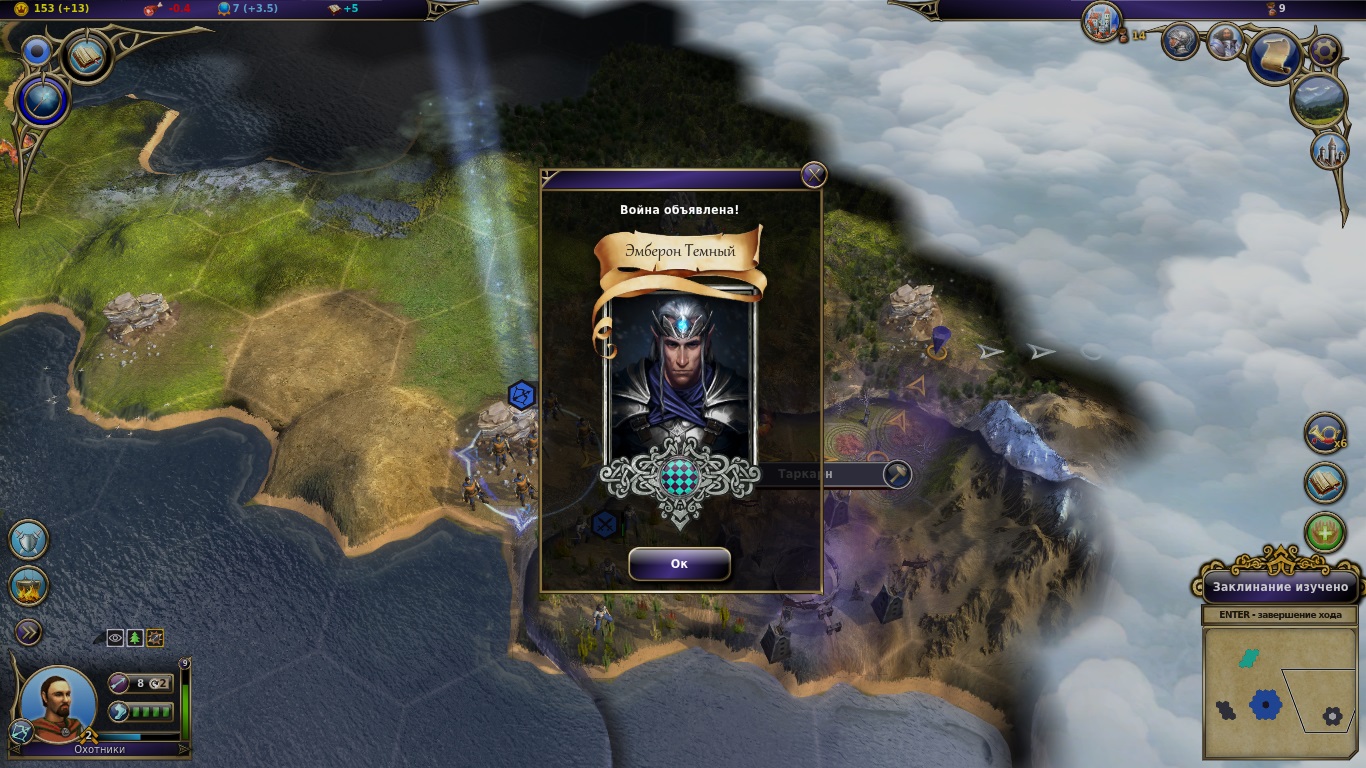Click the green plus button
This screenshot has height=768, width=1366.
pyautogui.click(x=1326, y=534)
